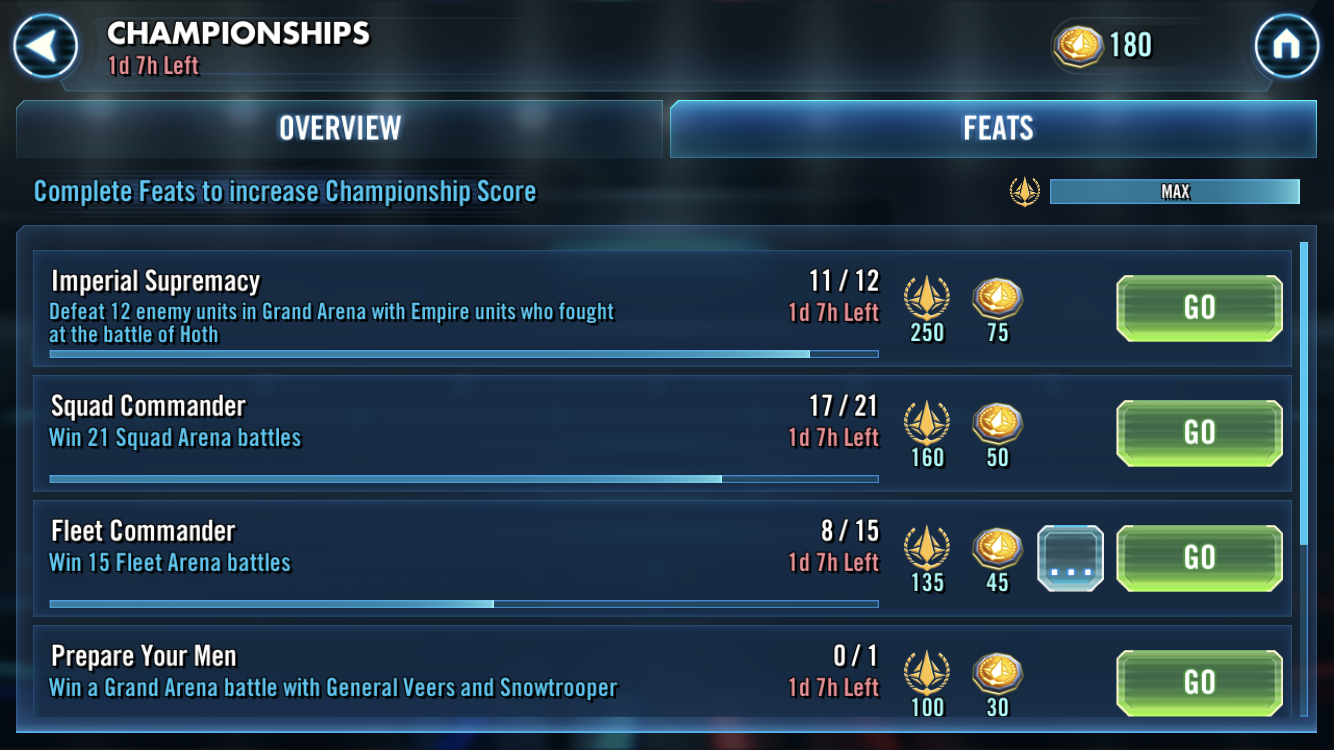Open the ellipsis button on Fleet Commander

click(1070, 558)
